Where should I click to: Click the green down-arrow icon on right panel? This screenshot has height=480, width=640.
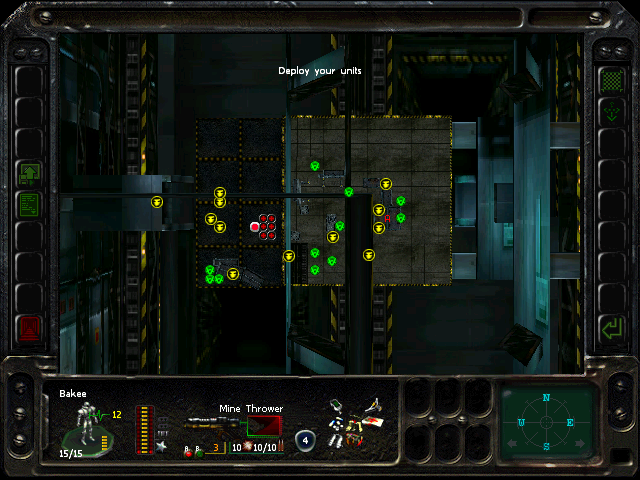610,112
